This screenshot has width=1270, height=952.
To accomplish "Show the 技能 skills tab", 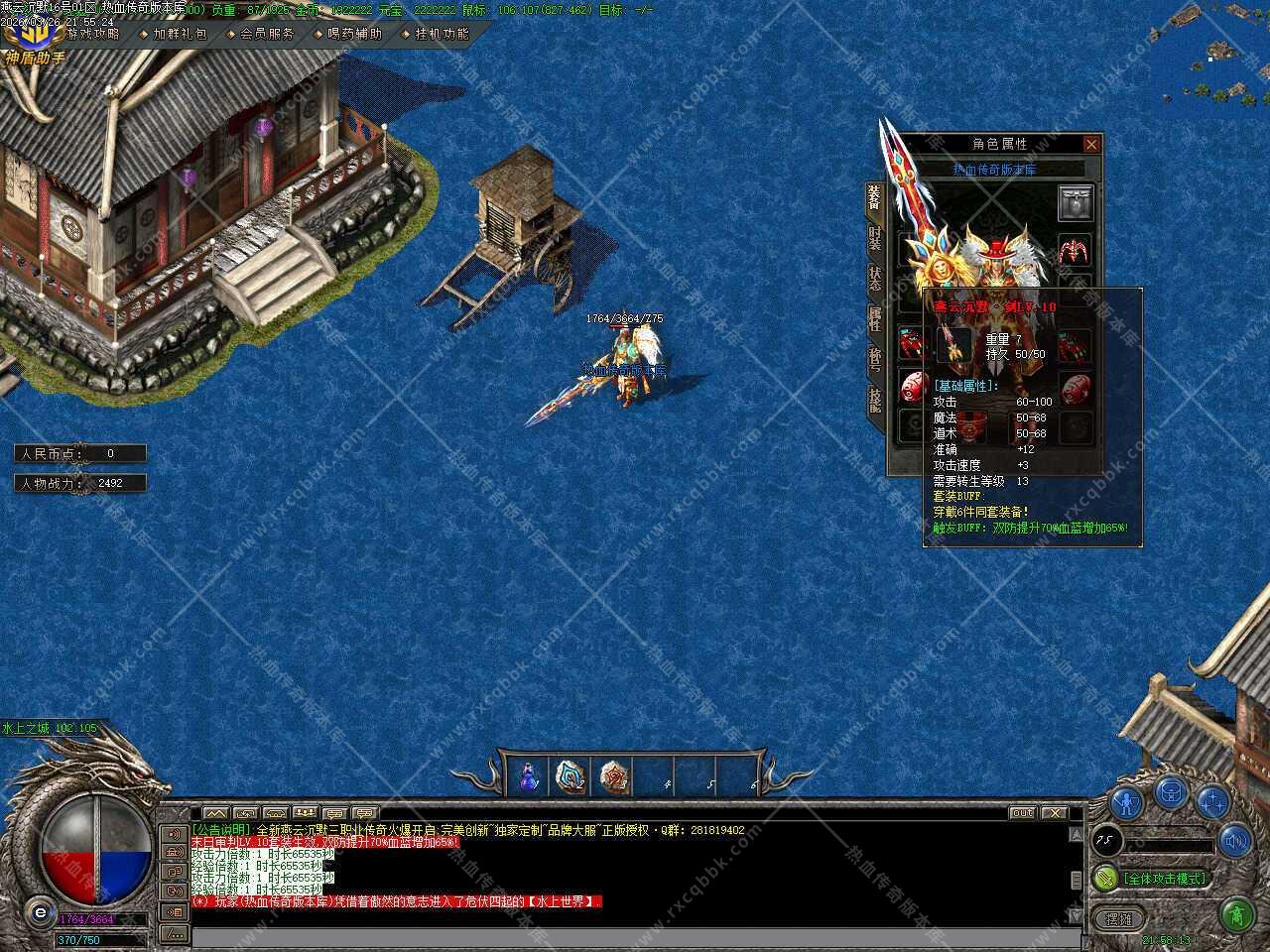I will [874, 400].
